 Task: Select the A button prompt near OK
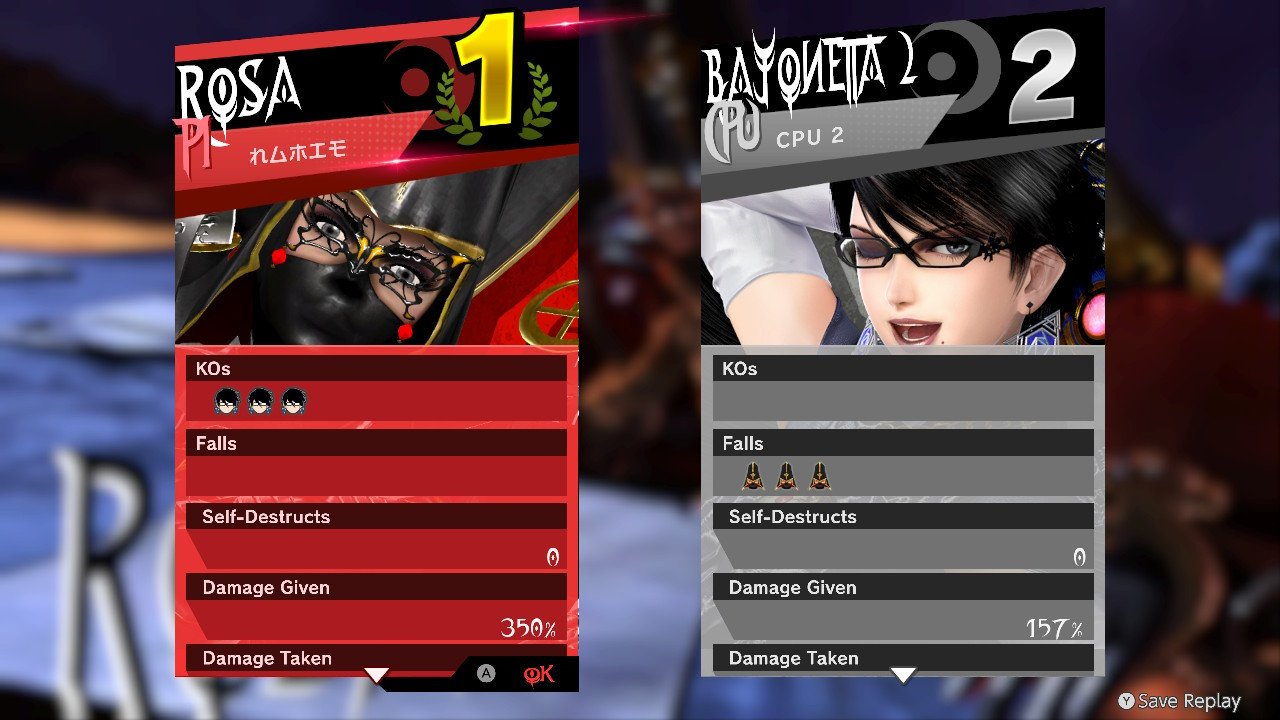485,674
